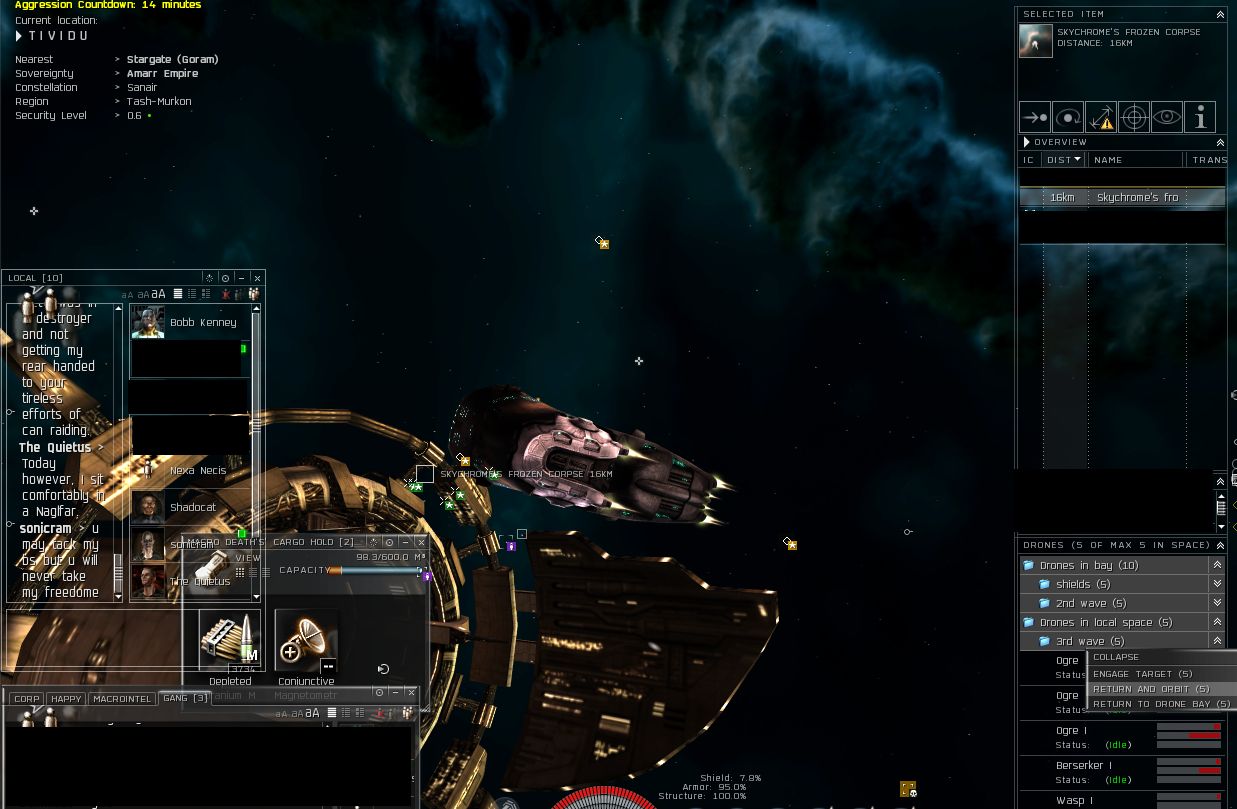Select Engage Target in drone menu
Viewport: 1237px width, 809px height.
pyautogui.click(x=1142, y=674)
